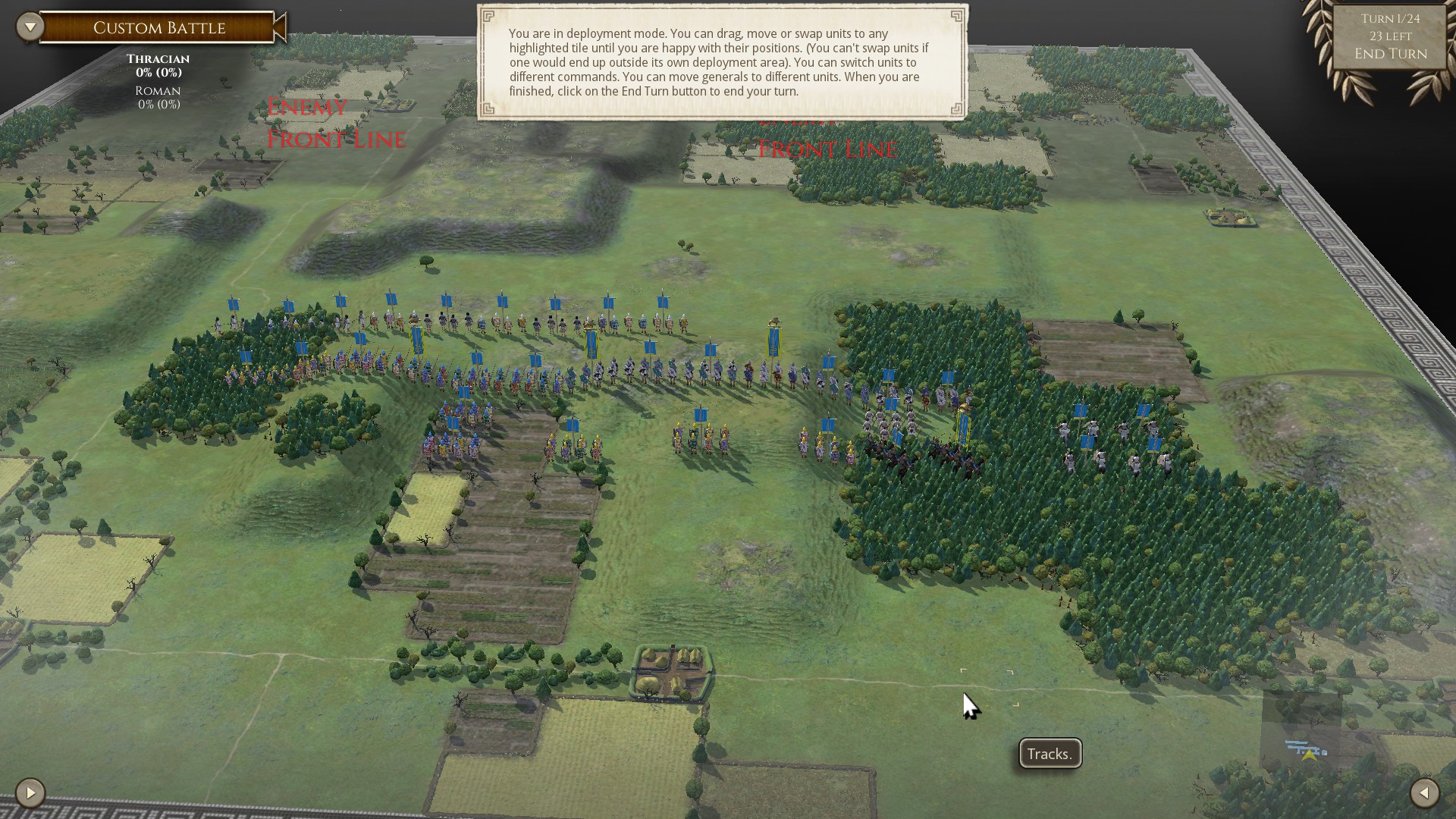Click the Tracks button near bottom
This screenshot has width=1456, height=819.
tap(1049, 754)
